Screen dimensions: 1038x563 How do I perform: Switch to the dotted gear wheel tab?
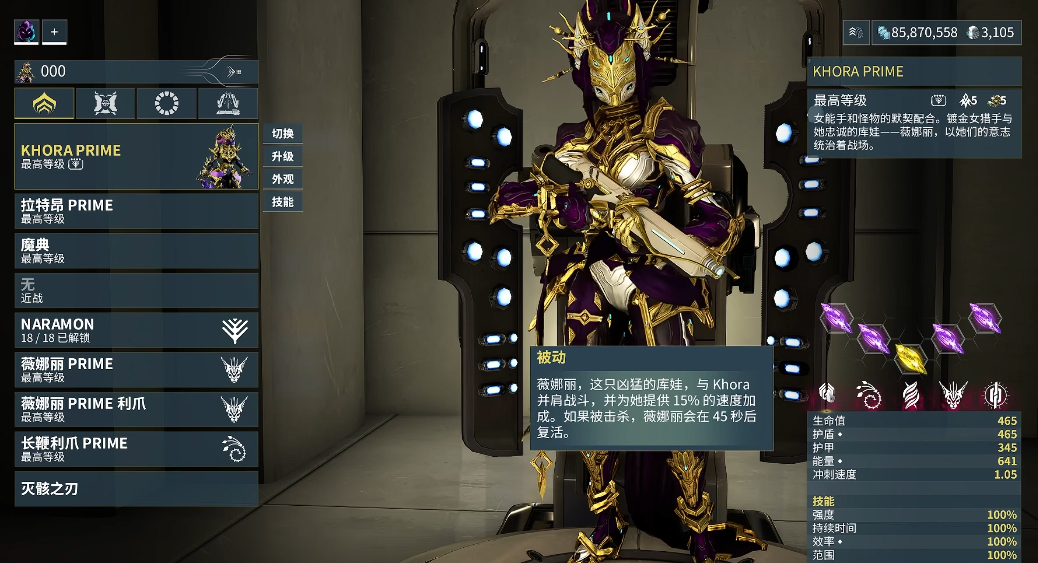tap(166, 103)
